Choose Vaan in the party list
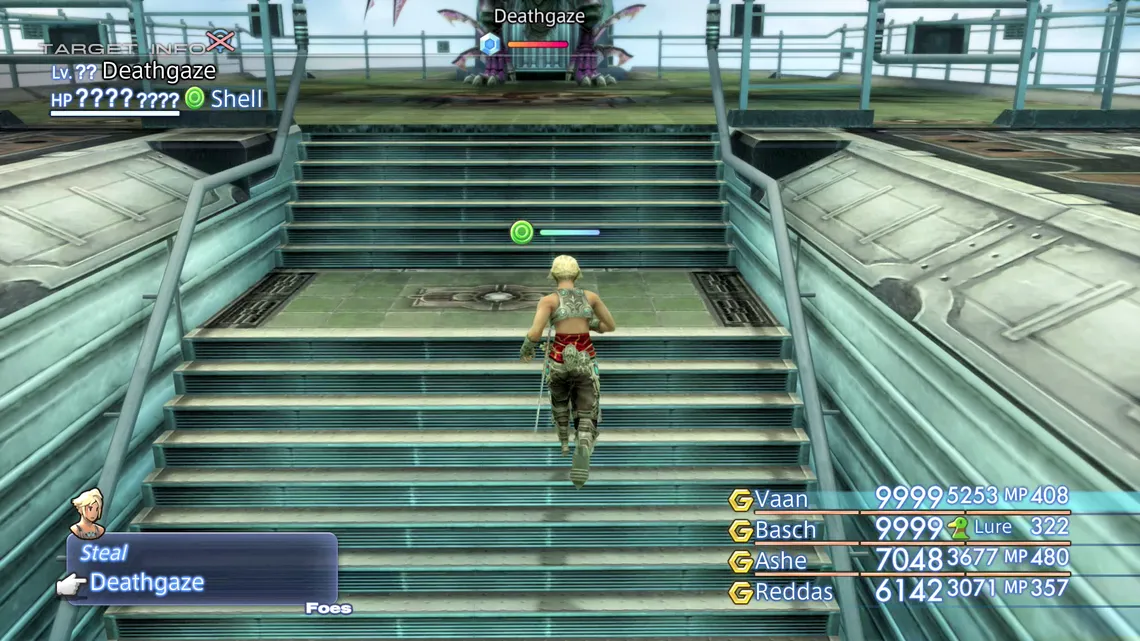The height and width of the screenshot is (641, 1140). pos(781,499)
